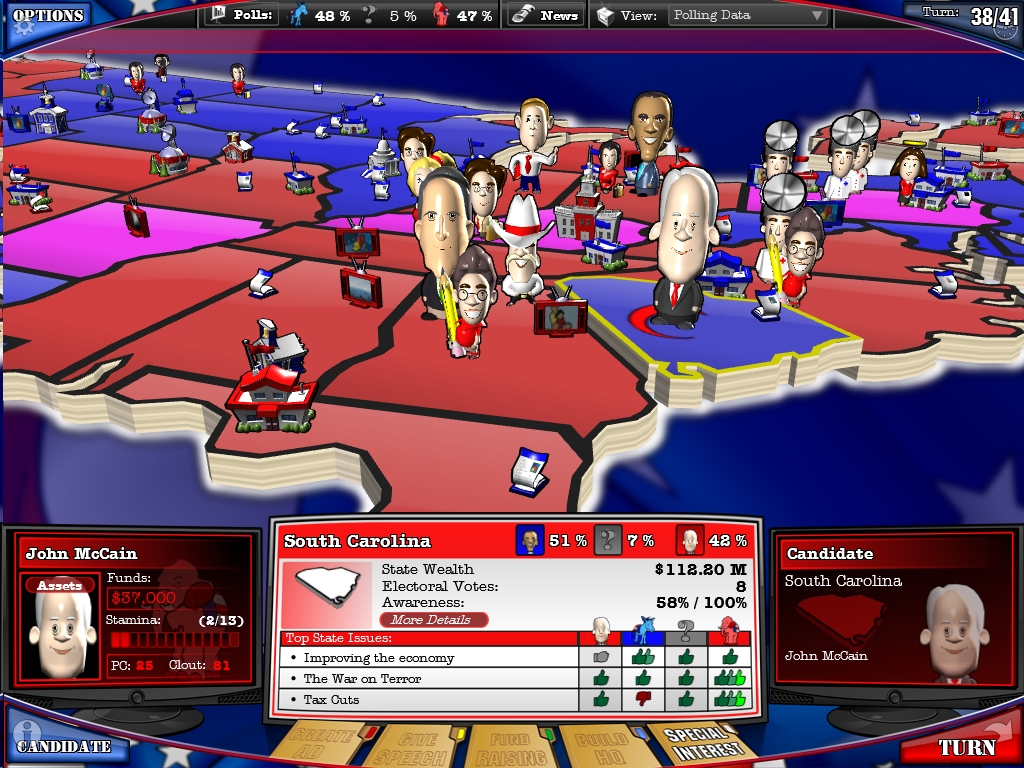The image size is (1024, 768).
Task: Open the Candidate info panel
Action: coord(63,745)
